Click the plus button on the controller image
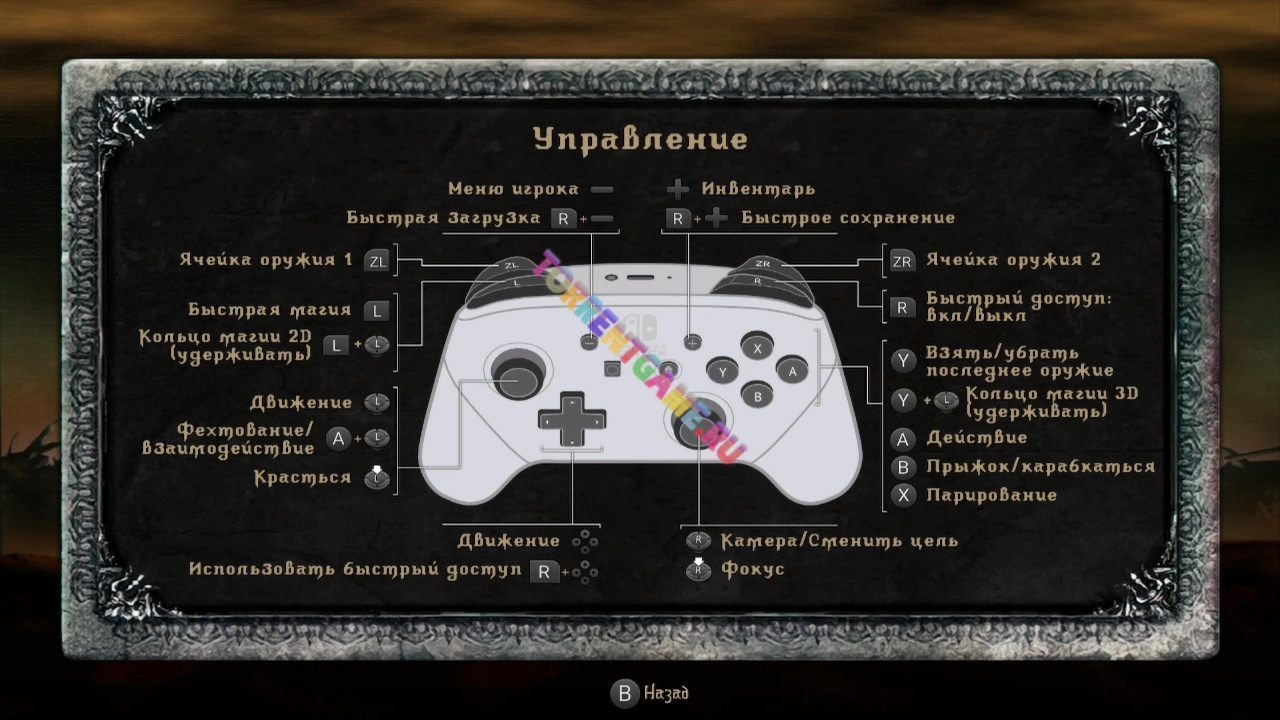Image resolution: width=1280 pixels, height=720 pixels. click(690, 342)
